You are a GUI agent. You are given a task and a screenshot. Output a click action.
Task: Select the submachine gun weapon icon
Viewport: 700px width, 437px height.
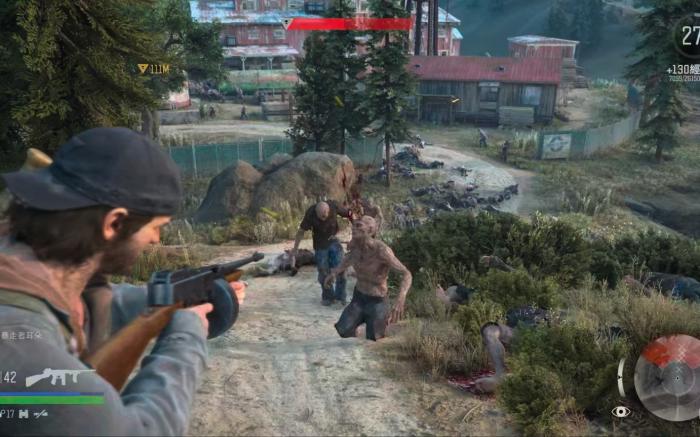click(57, 377)
